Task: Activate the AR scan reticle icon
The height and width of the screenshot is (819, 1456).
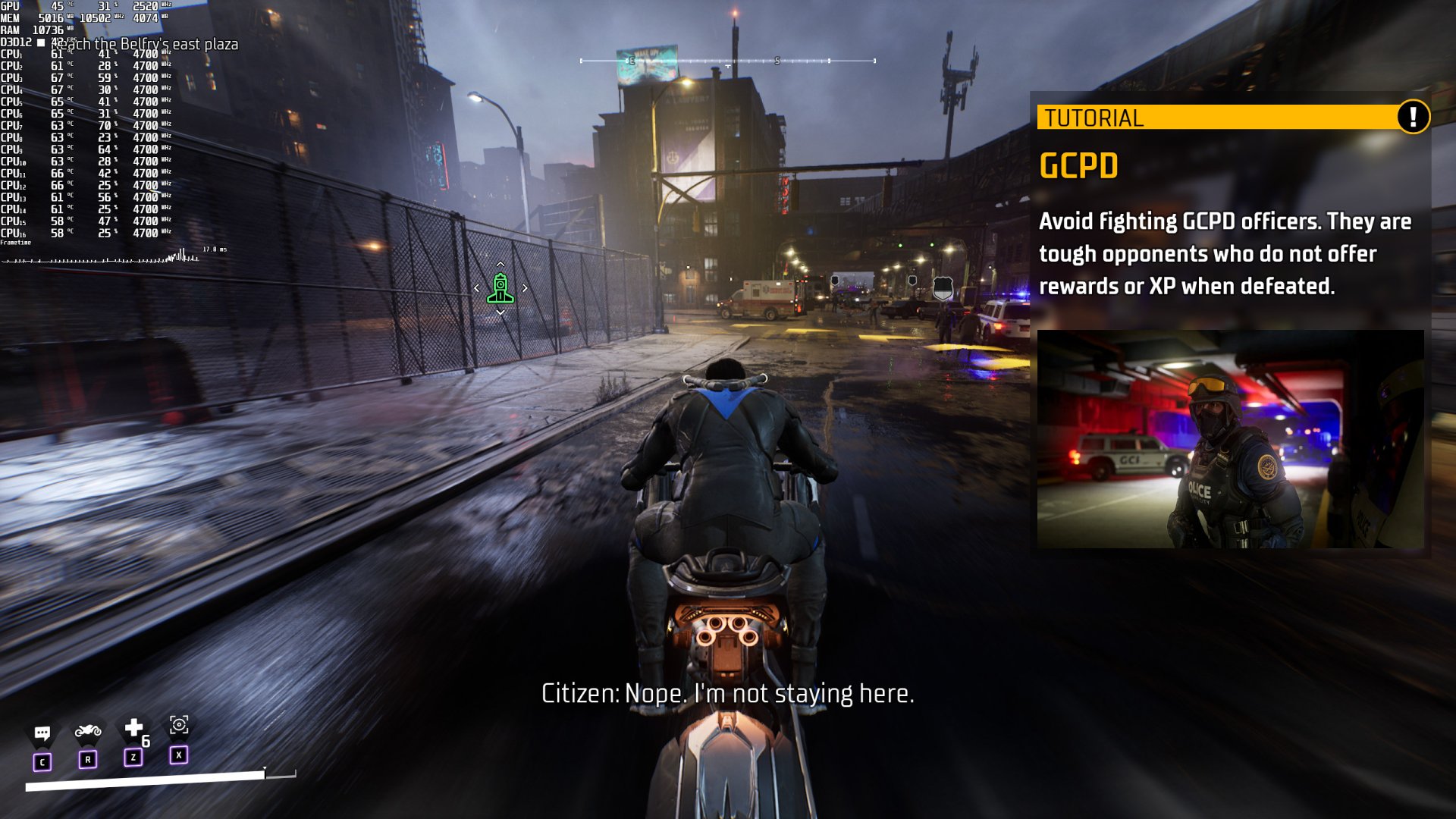Action: pyautogui.click(x=179, y=727)
